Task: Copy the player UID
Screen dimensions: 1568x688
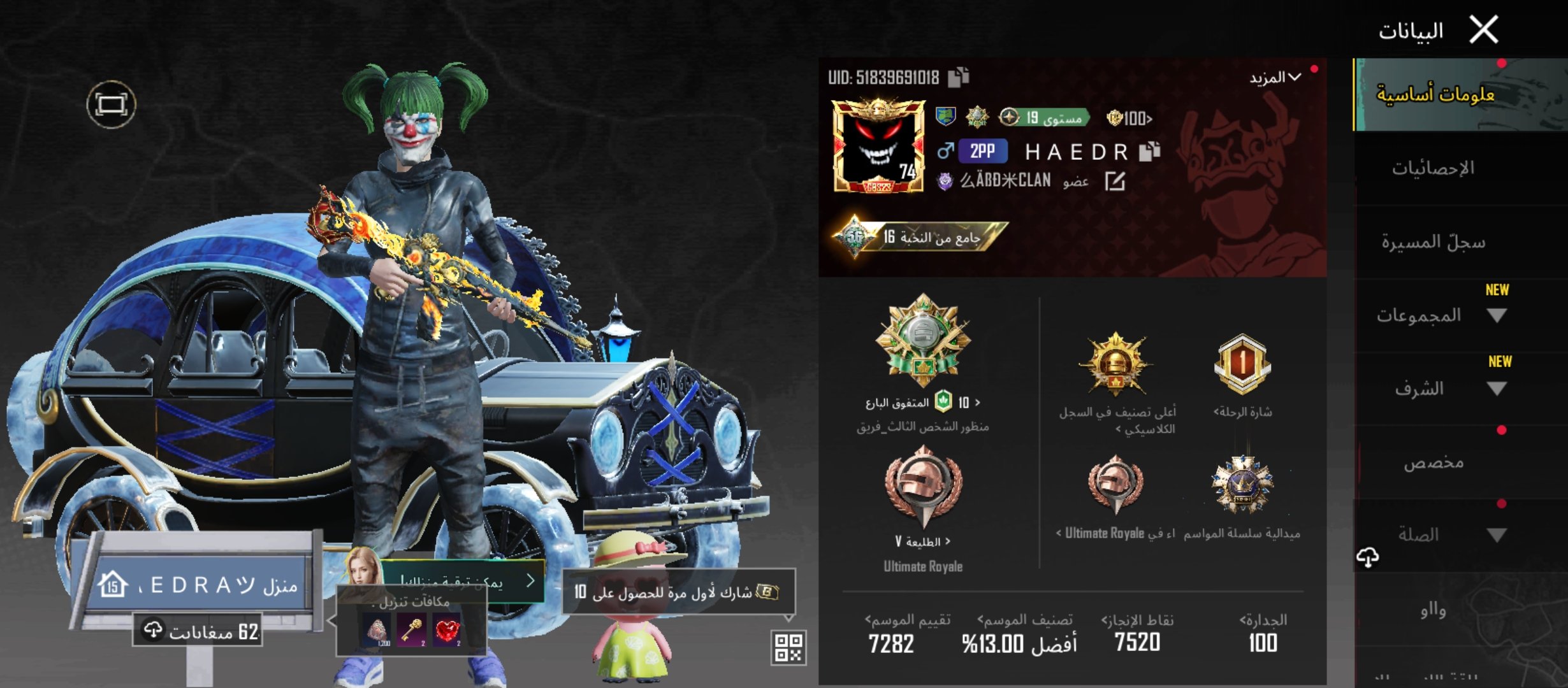Action: (958, 77)
